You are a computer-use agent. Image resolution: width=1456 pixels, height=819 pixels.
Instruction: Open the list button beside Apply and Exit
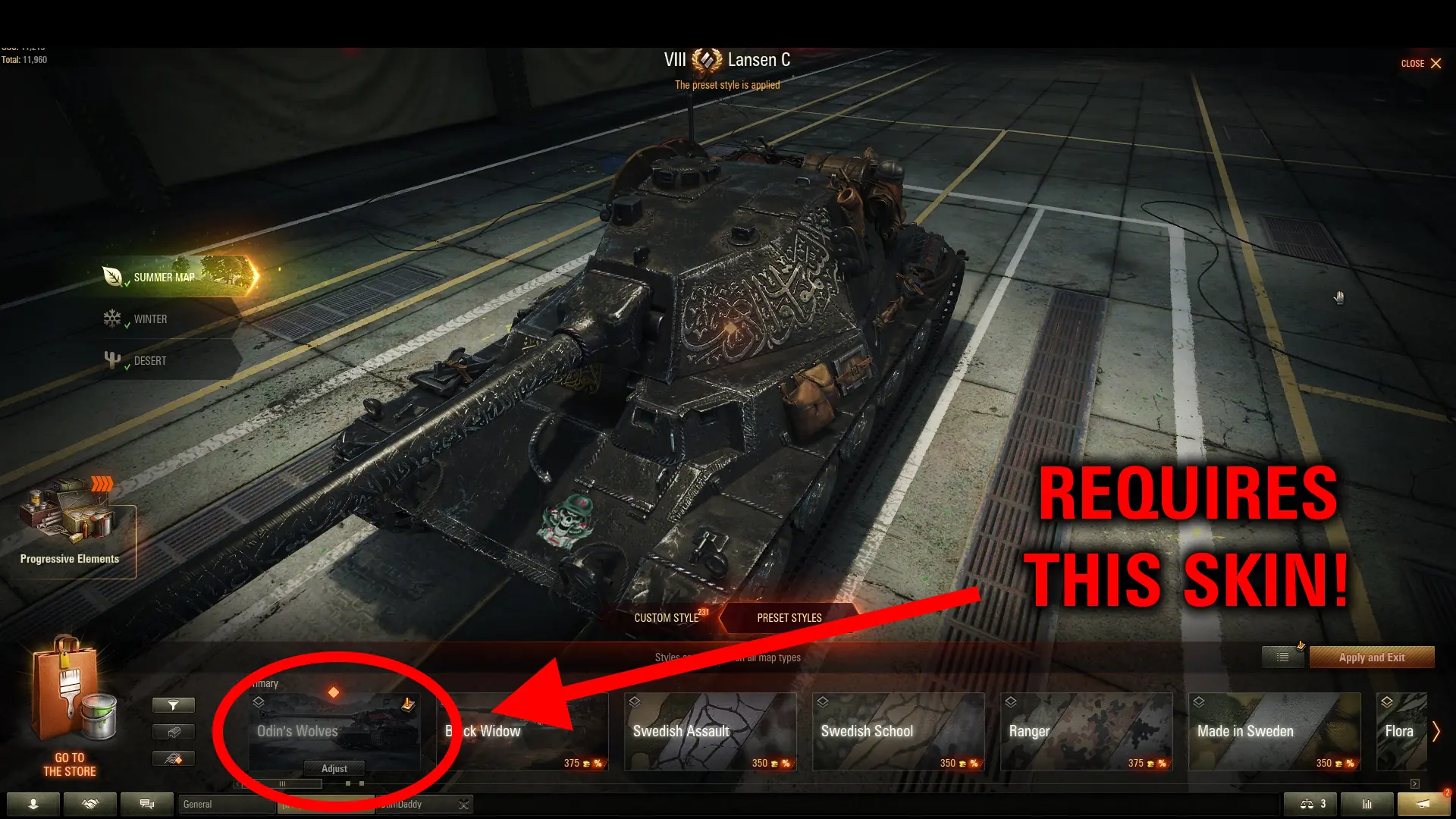[x=1282, y=657]
